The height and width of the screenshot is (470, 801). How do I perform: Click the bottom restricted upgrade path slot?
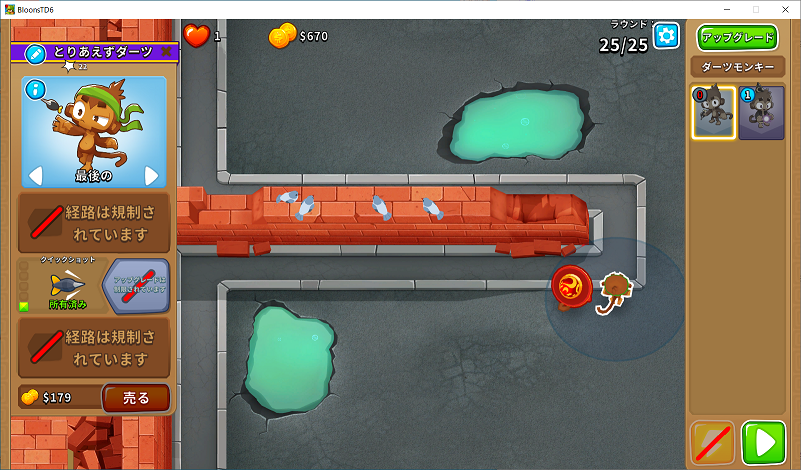(x=94, y=348)
